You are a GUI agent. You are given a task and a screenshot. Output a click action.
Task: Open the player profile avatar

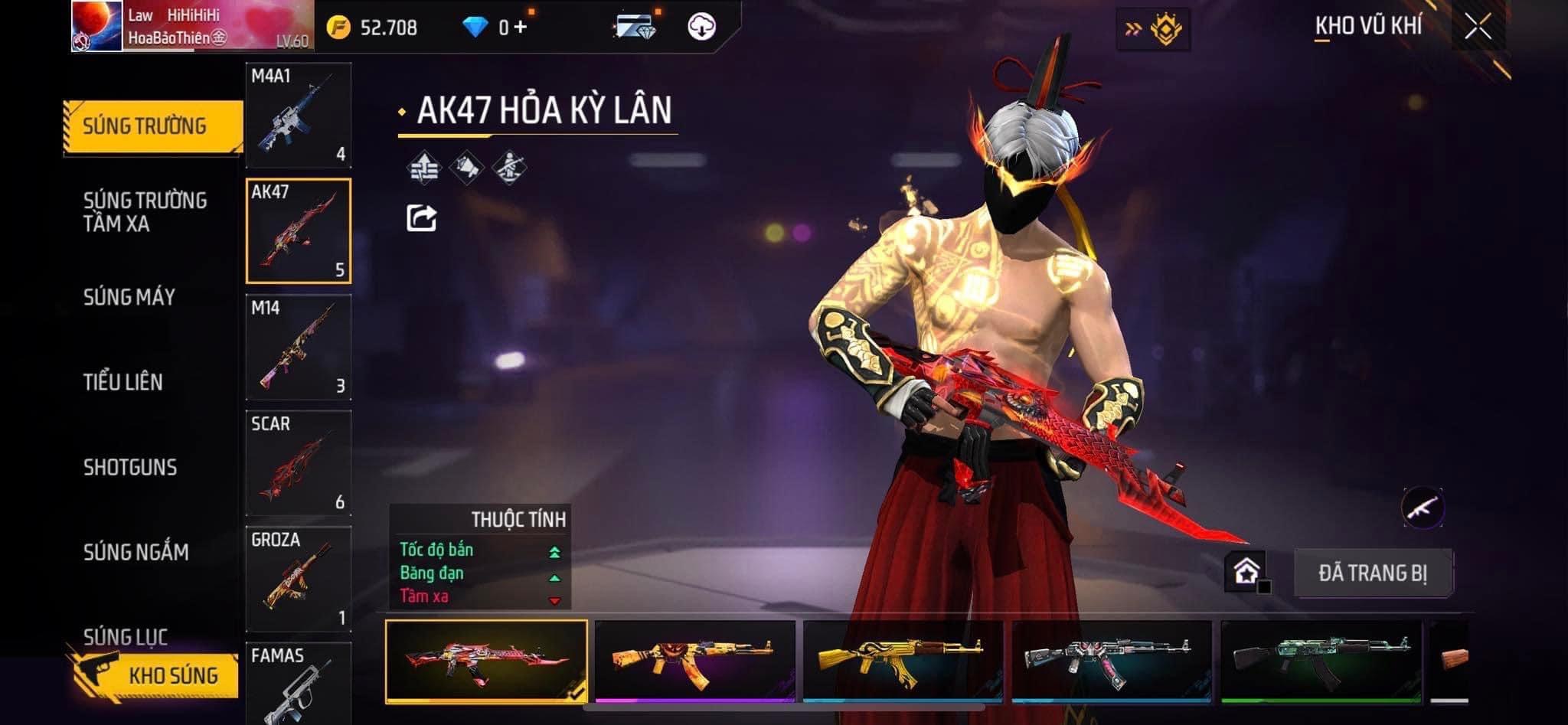97,26
